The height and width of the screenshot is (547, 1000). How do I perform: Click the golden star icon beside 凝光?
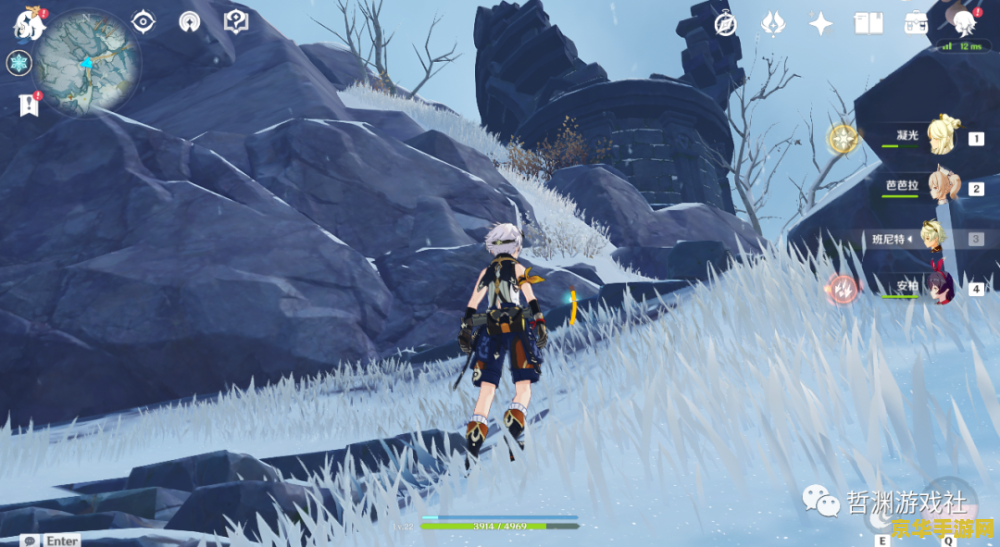843,138
